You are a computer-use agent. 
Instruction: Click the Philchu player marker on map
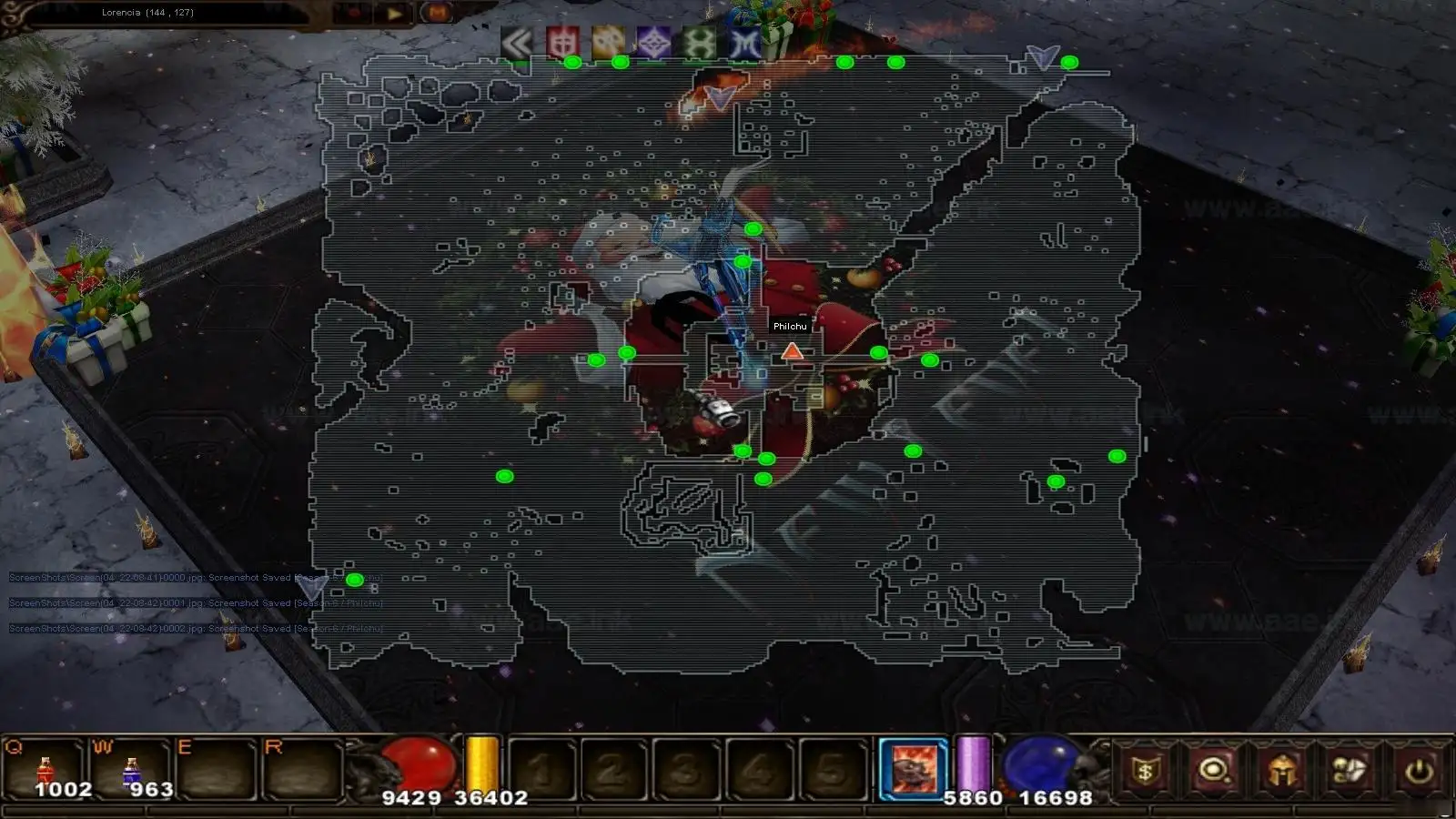792,351
